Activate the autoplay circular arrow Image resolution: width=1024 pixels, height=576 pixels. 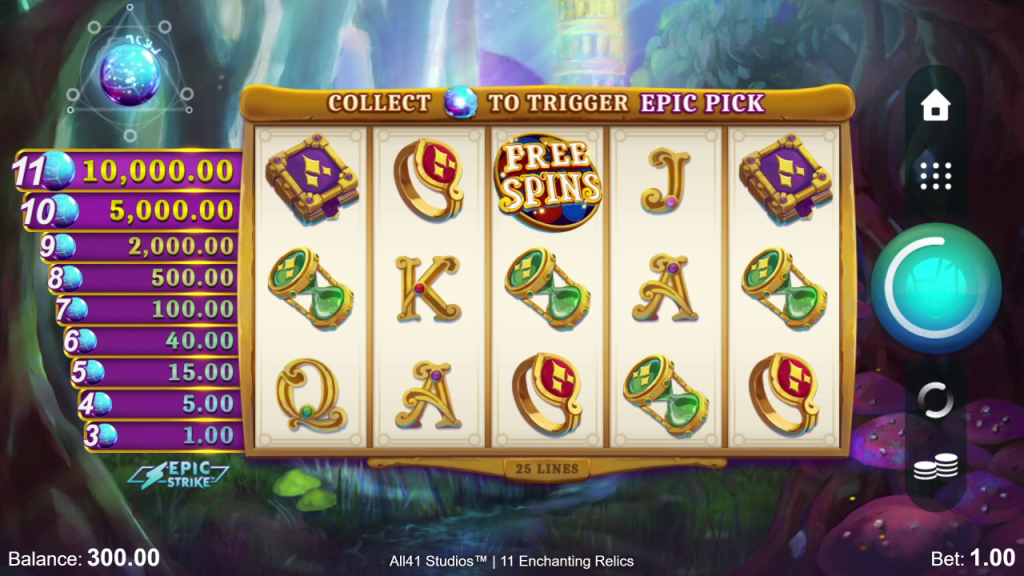(x=935, y=400)
